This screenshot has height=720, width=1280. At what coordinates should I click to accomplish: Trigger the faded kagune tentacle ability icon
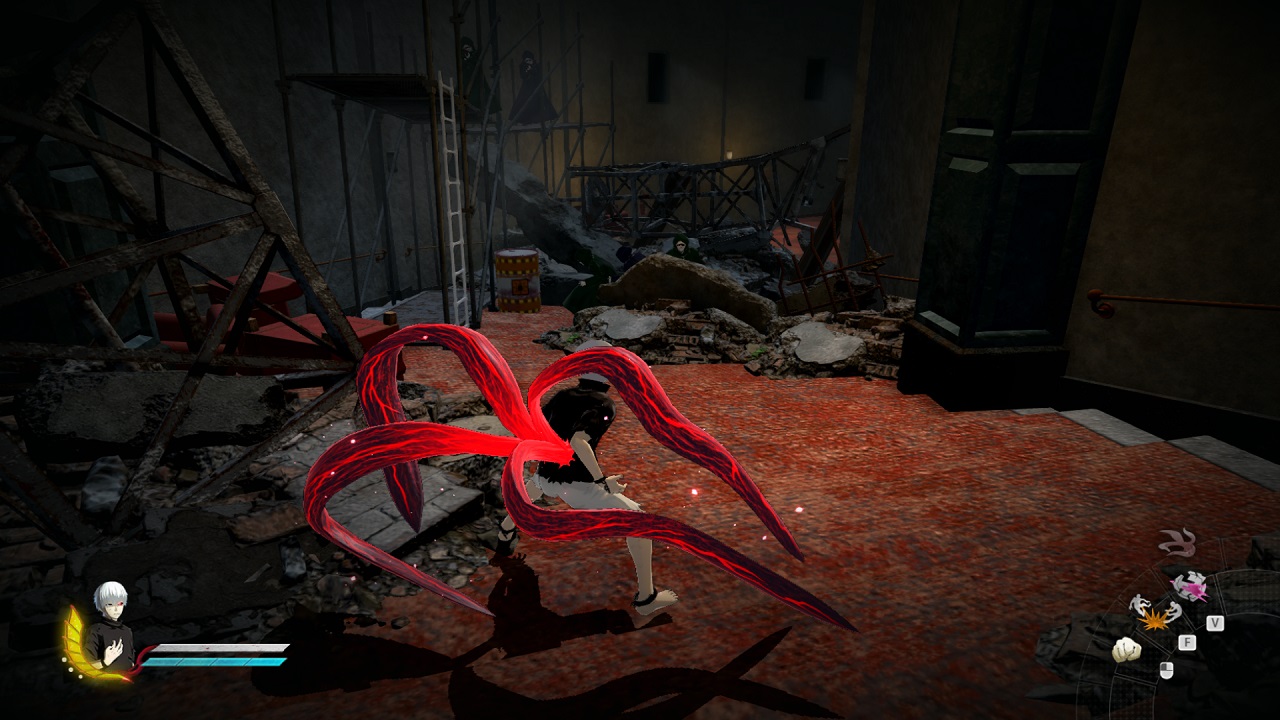click(x=1177, y=543)
